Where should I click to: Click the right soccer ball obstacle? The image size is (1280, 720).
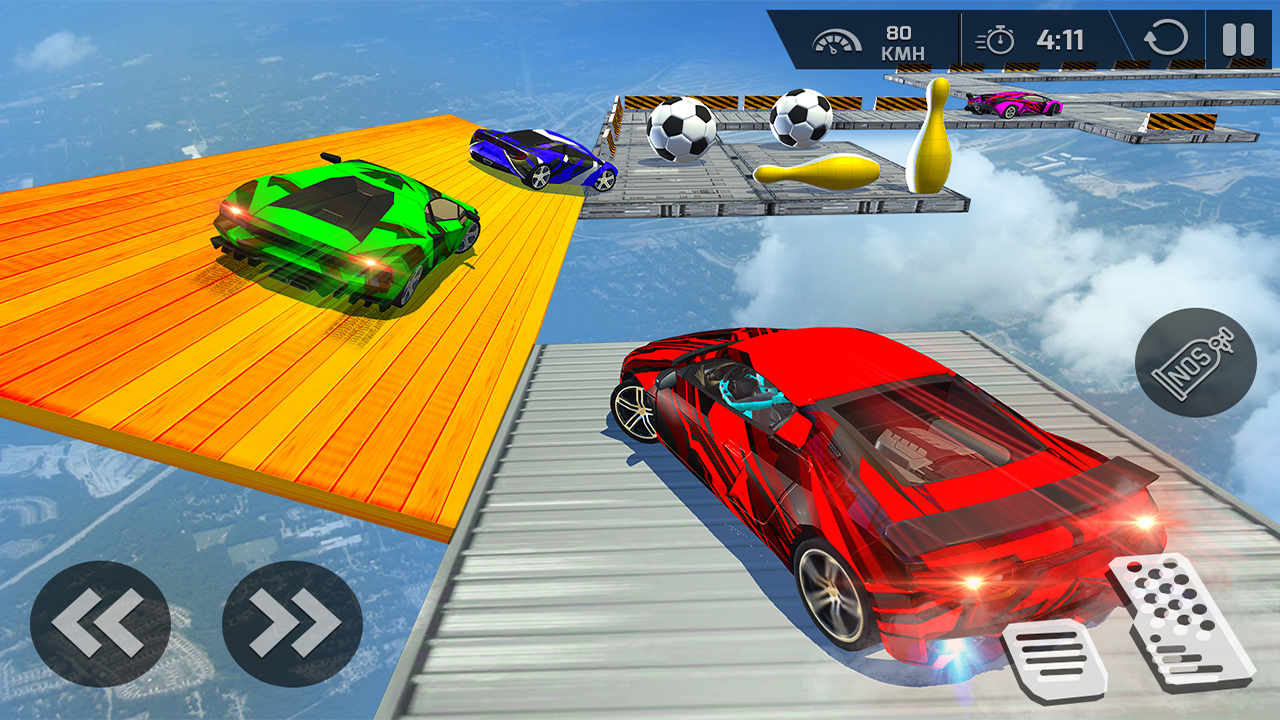tap(800, 120)
